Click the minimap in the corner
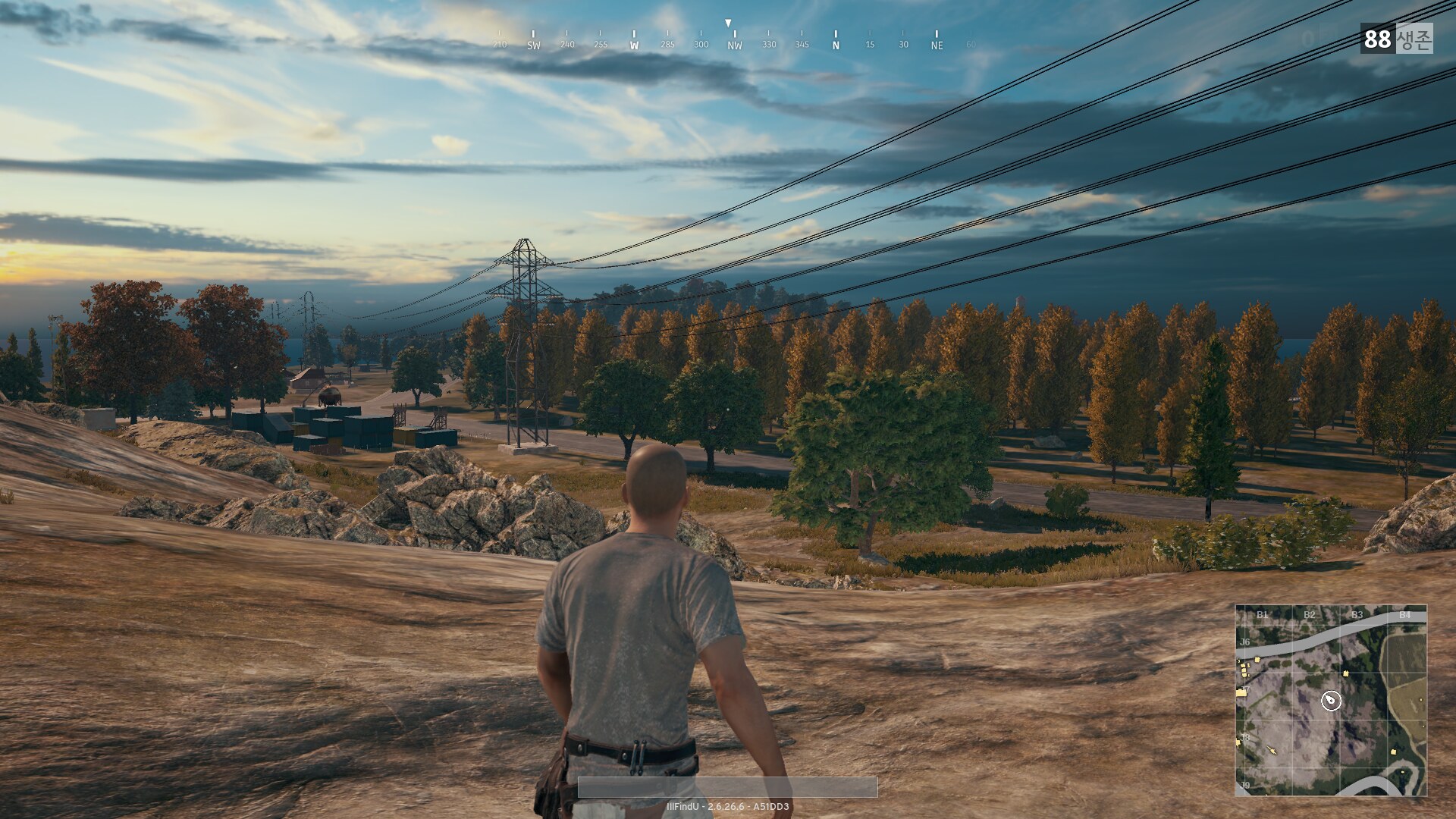1456x819 pixels. point(1331,699)
